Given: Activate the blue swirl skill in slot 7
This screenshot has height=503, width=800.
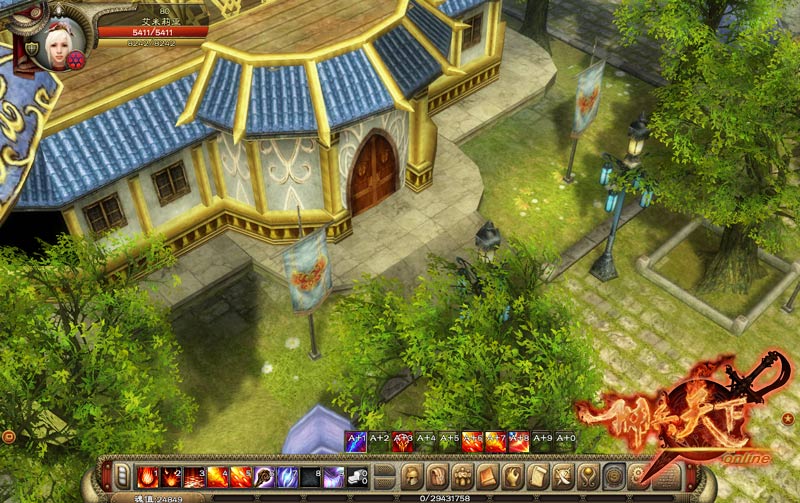Looking at the screenshot, I should coord(287,476).
